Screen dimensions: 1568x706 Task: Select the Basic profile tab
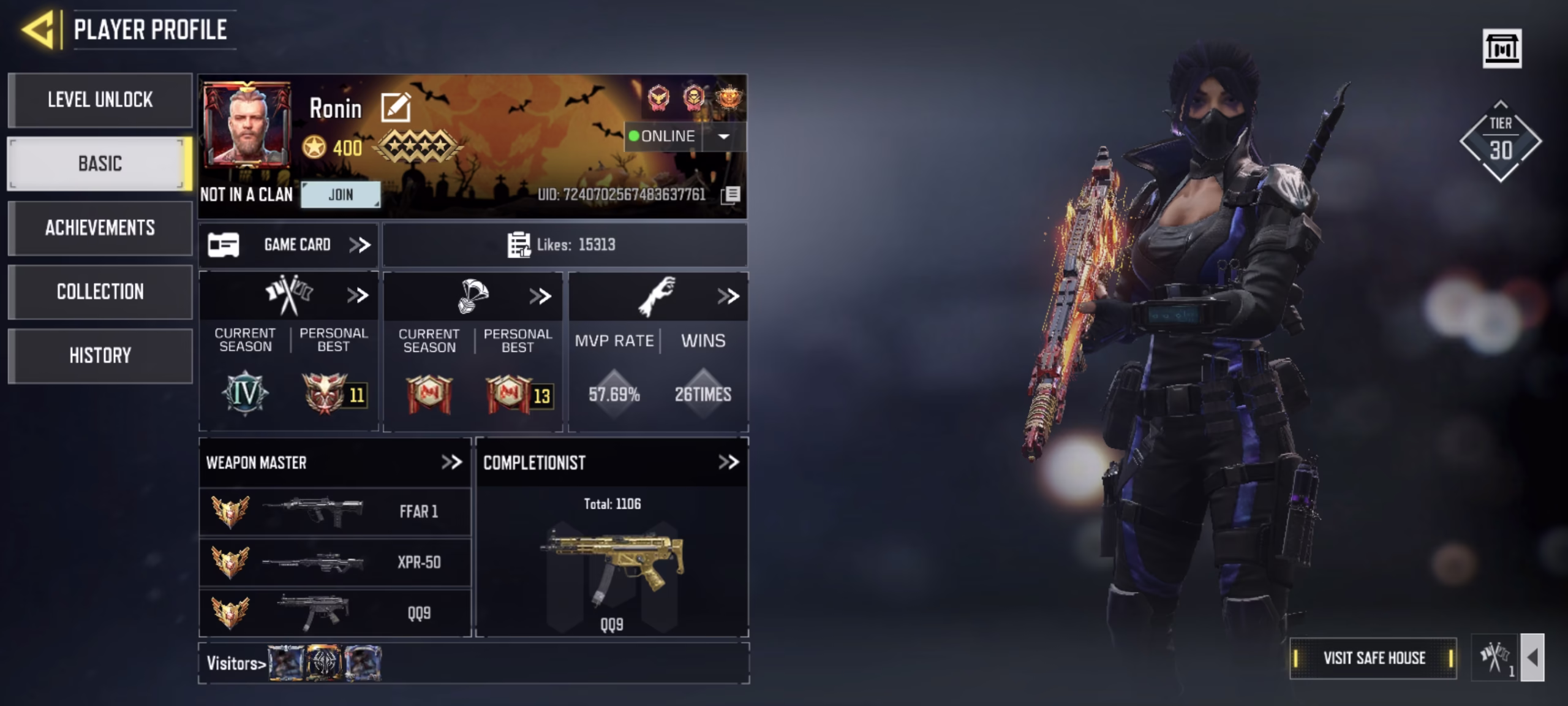pos(100,164)
